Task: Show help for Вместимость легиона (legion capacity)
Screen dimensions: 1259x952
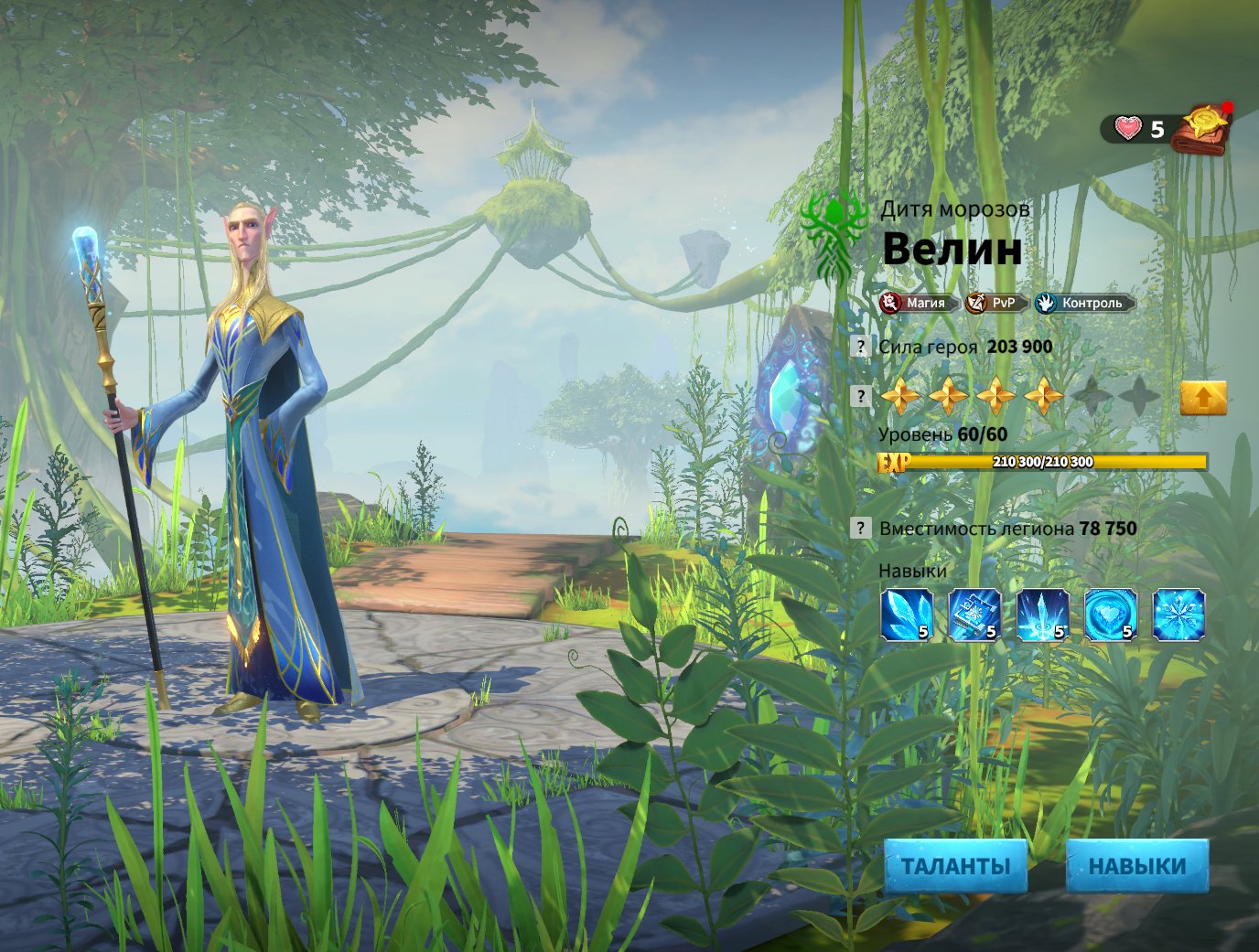Action: click(860, 528)
